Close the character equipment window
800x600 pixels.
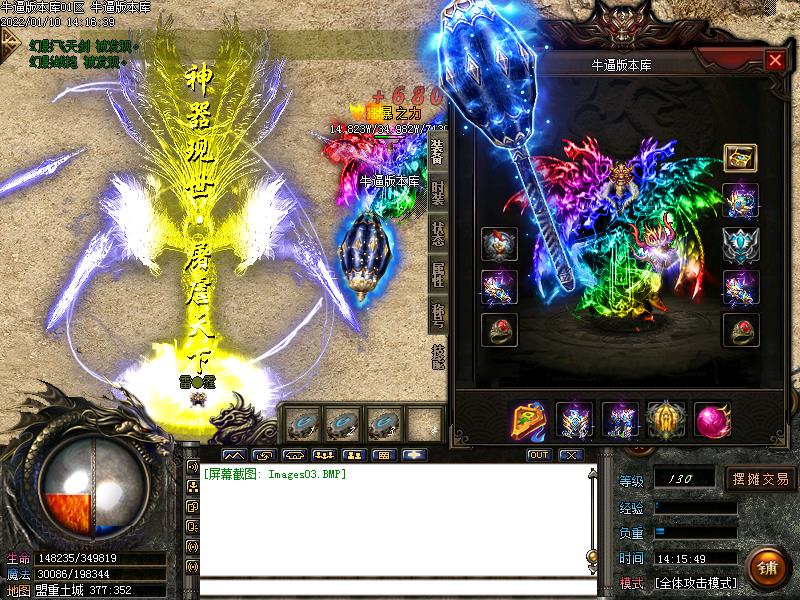[775, 60]
